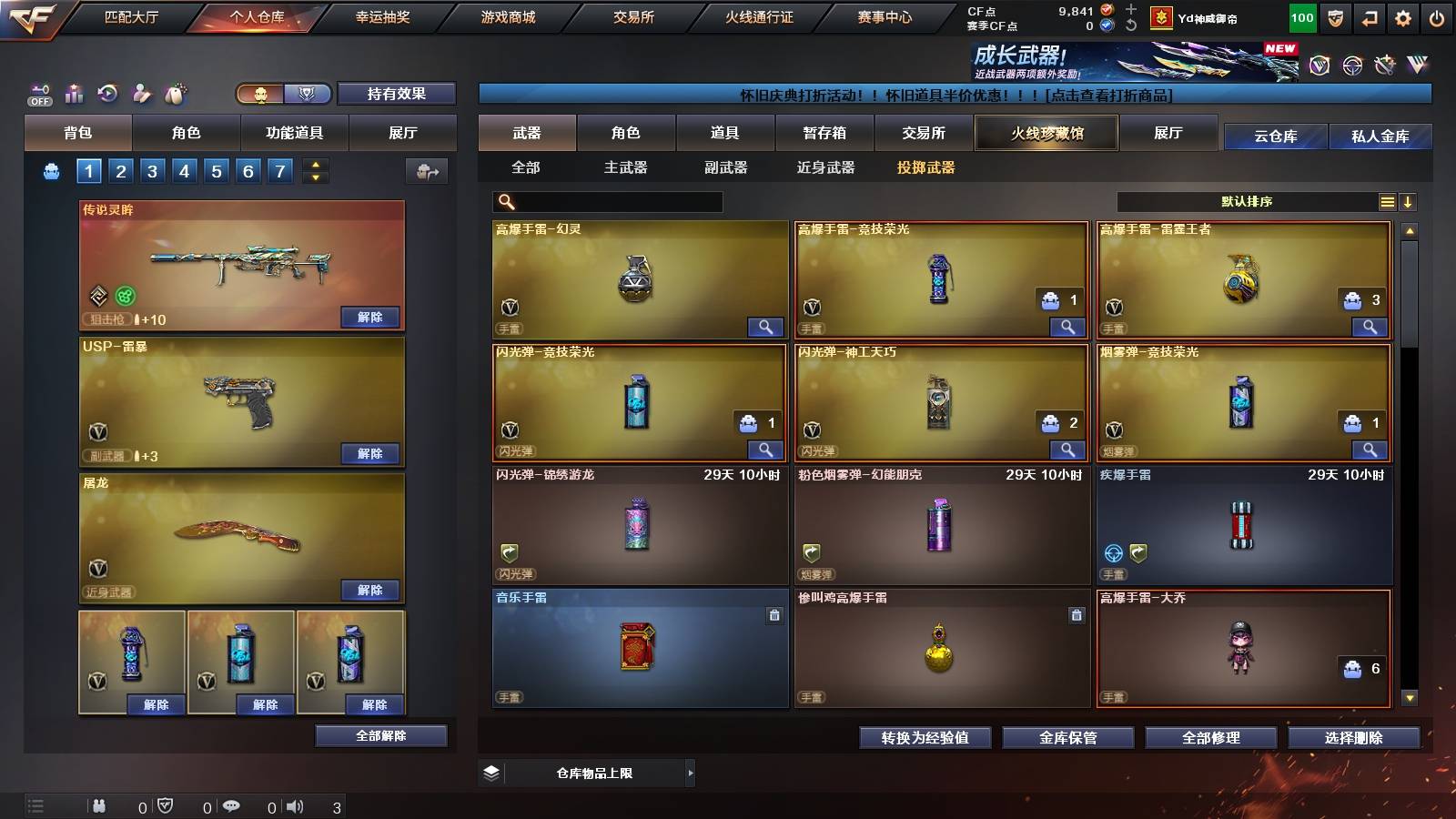Click the power/exit icon top right
The width and height of the screenshot is (1456, 819).
tap(1438, 15)
